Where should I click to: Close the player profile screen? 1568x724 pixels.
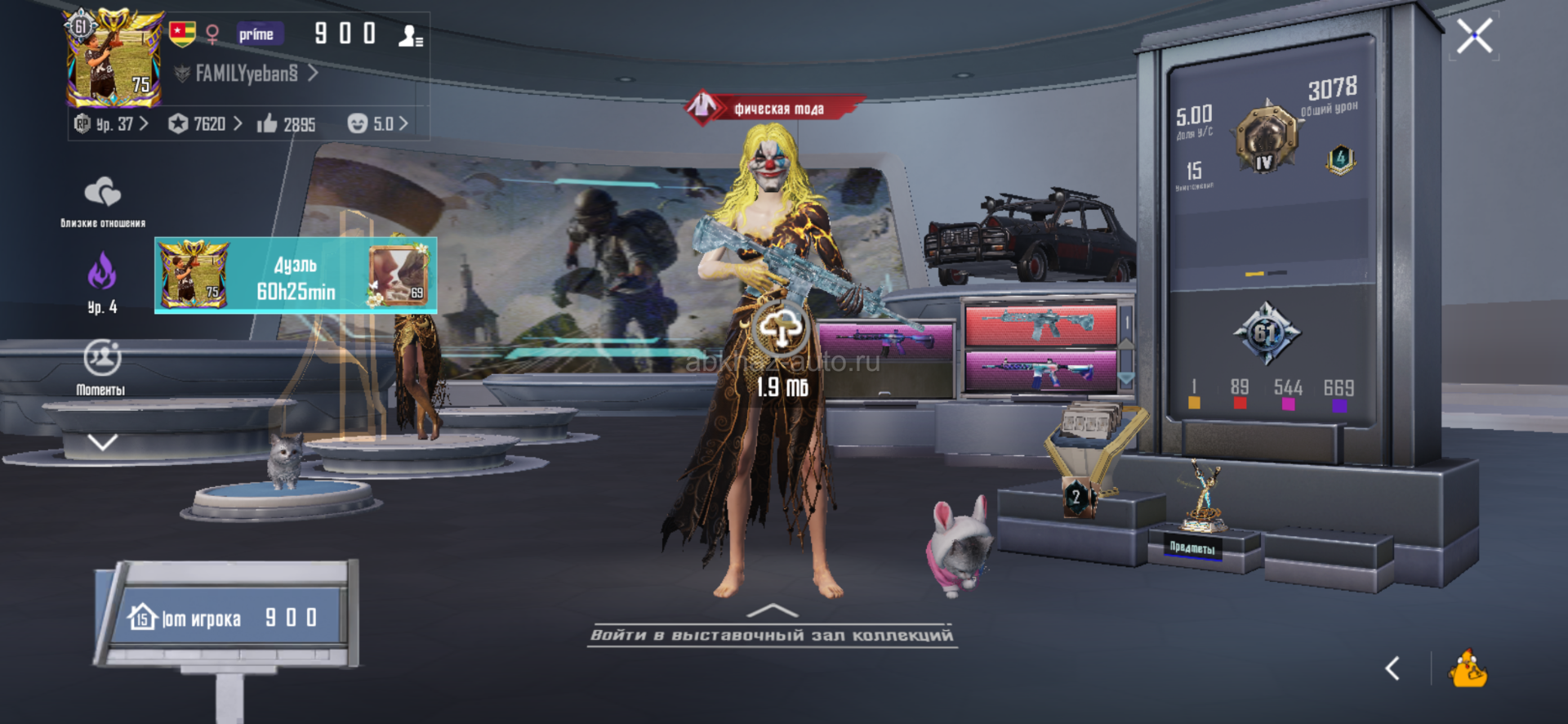tap(1474, 36)
